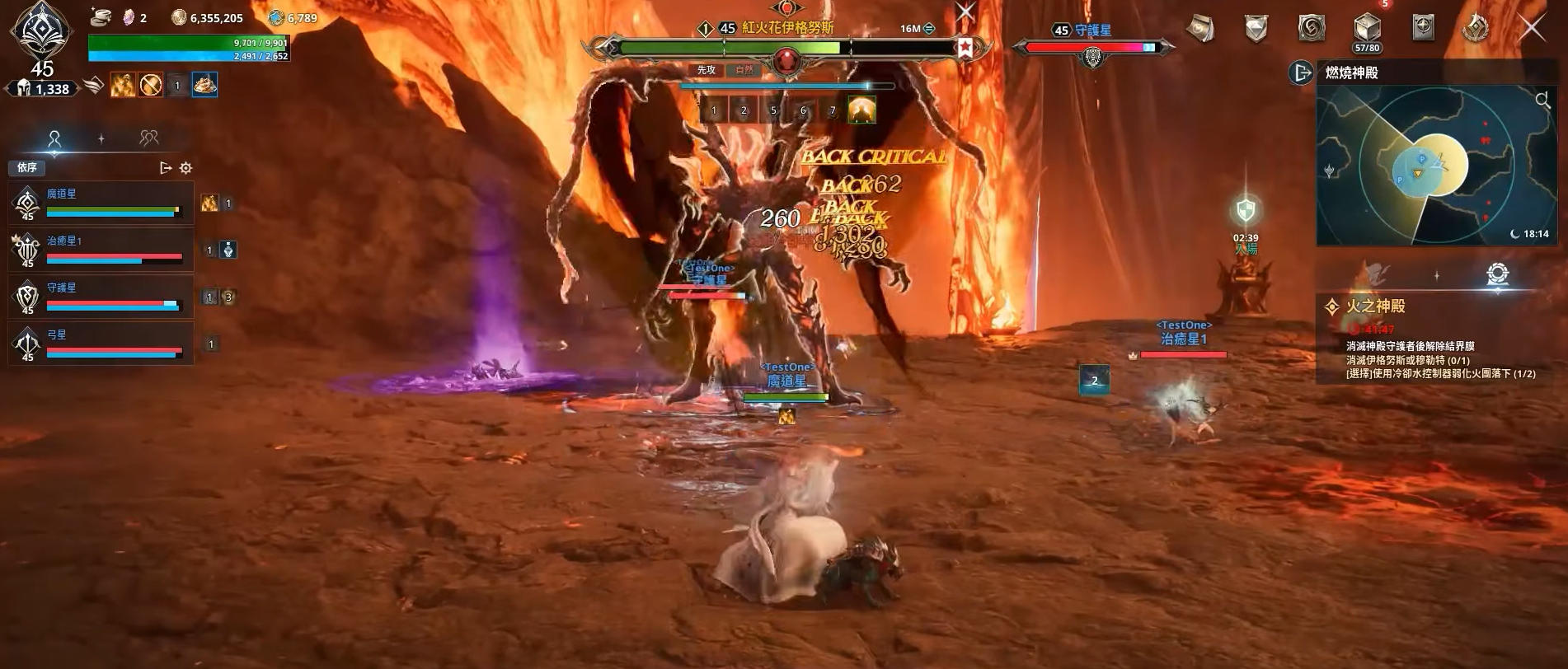Switch to the single character tab
Image resolution: width=1568 pixels, height=669 pixels.
[54, 138]
